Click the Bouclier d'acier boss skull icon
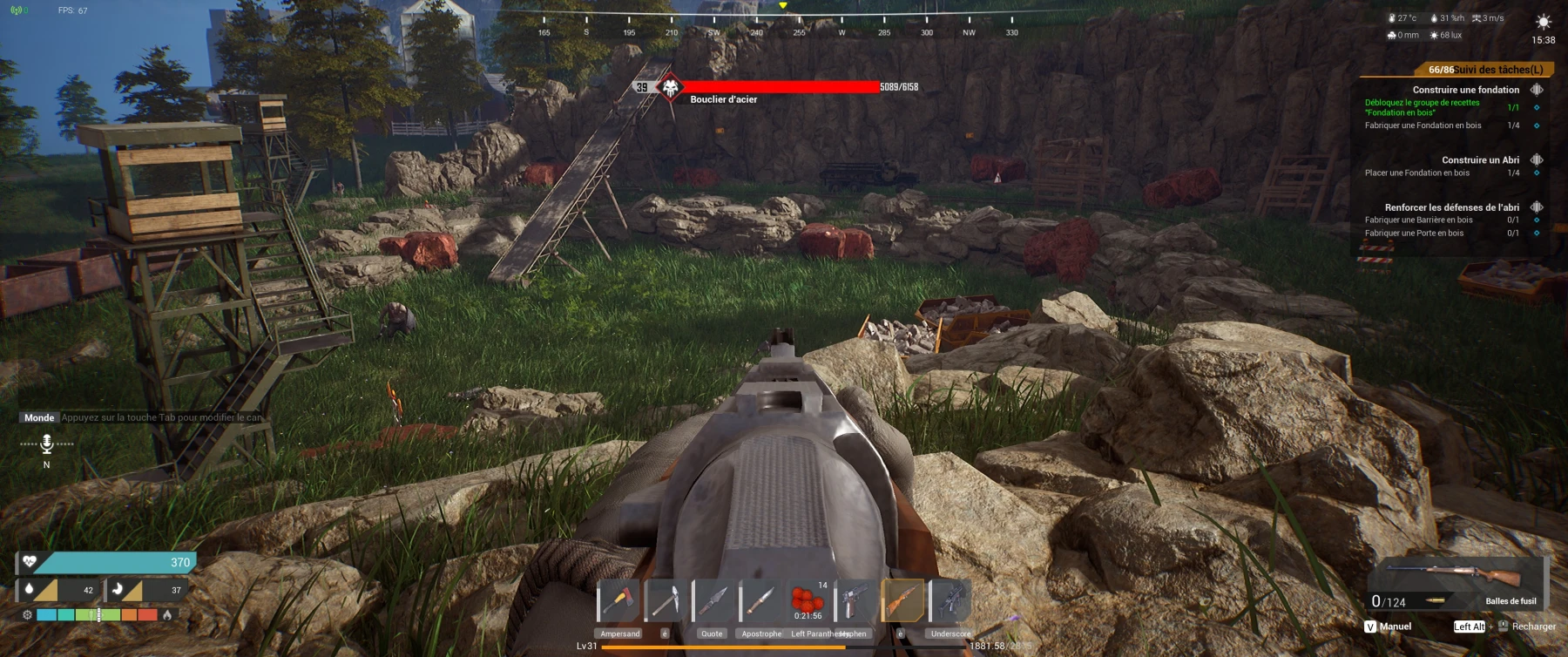The width and height of the screenshot is (1568, 657). 670,87
